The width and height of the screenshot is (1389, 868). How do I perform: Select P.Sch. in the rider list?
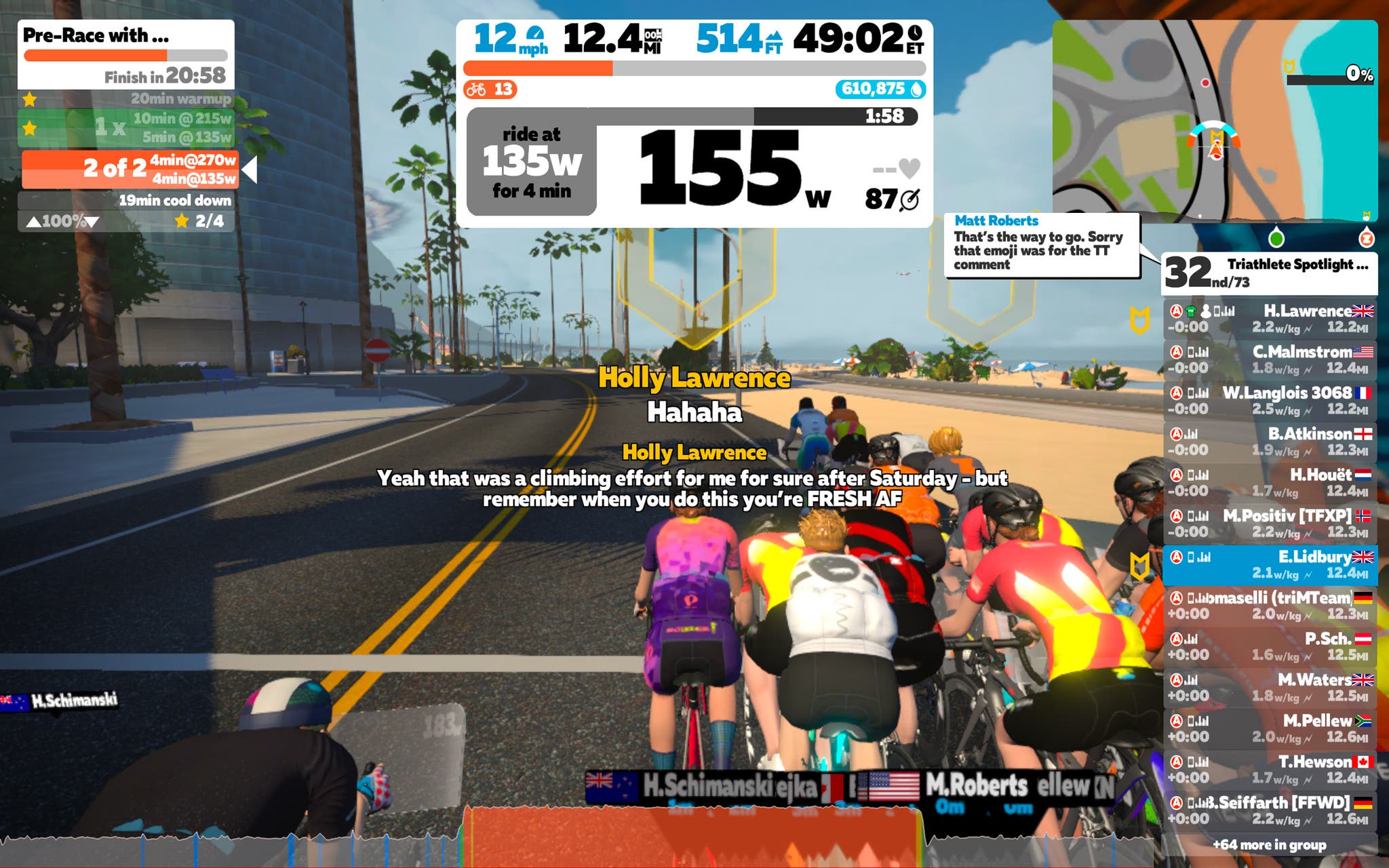[x=1270, y=646]
